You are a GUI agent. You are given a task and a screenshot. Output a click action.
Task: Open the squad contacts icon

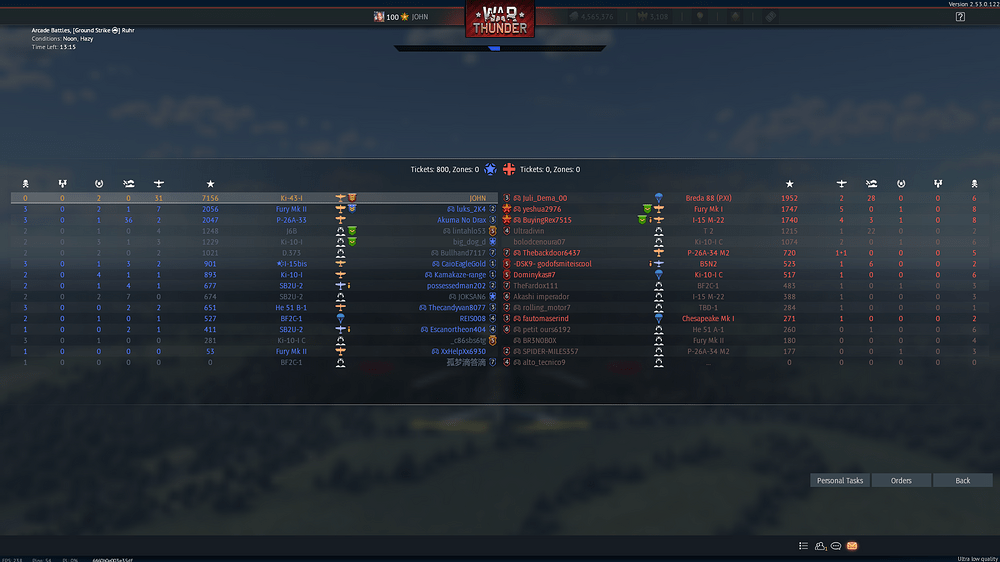click(x=820, y=546)
